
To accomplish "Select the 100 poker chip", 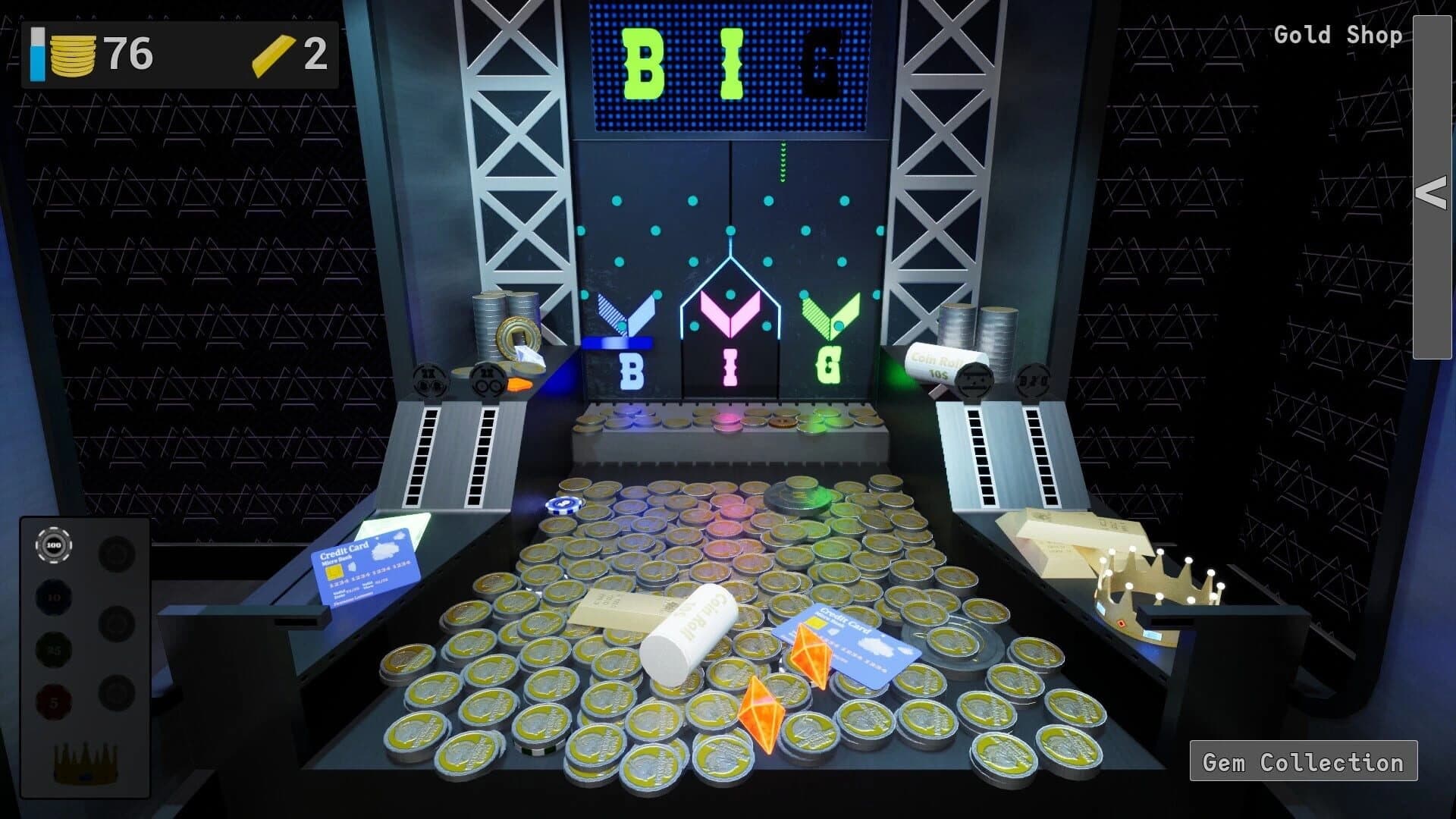I will click(53, 545).
